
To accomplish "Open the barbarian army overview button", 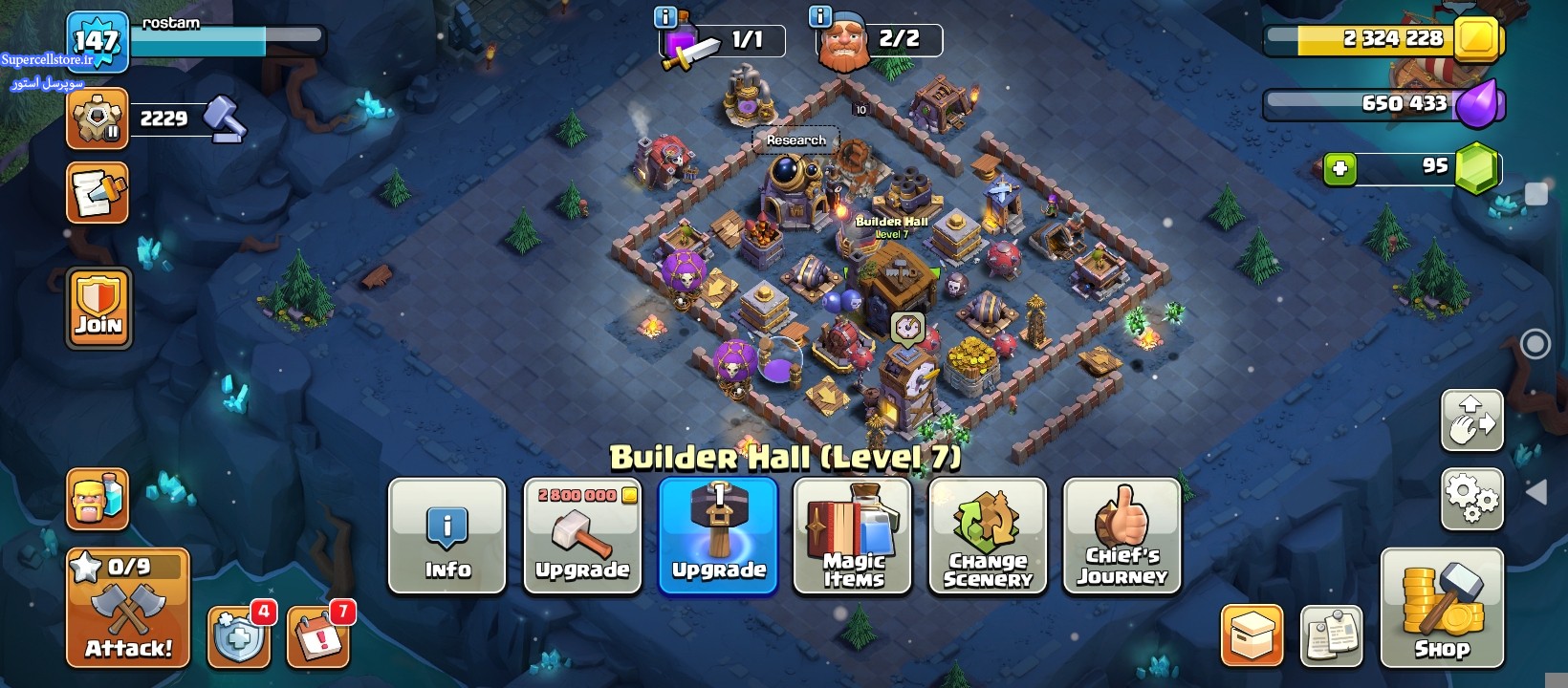I will click(x=98, y=499).
